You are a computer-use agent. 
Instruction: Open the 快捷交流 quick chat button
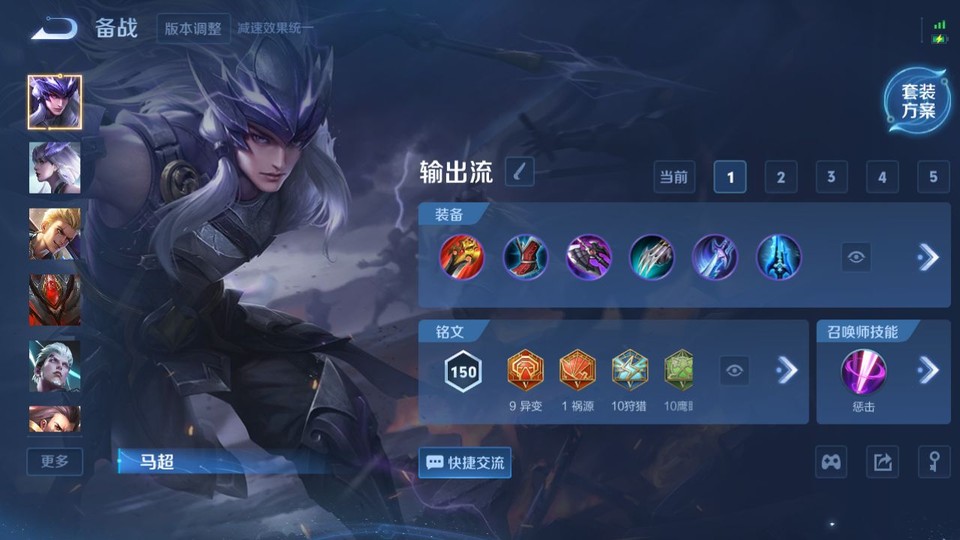pos(465,463)
